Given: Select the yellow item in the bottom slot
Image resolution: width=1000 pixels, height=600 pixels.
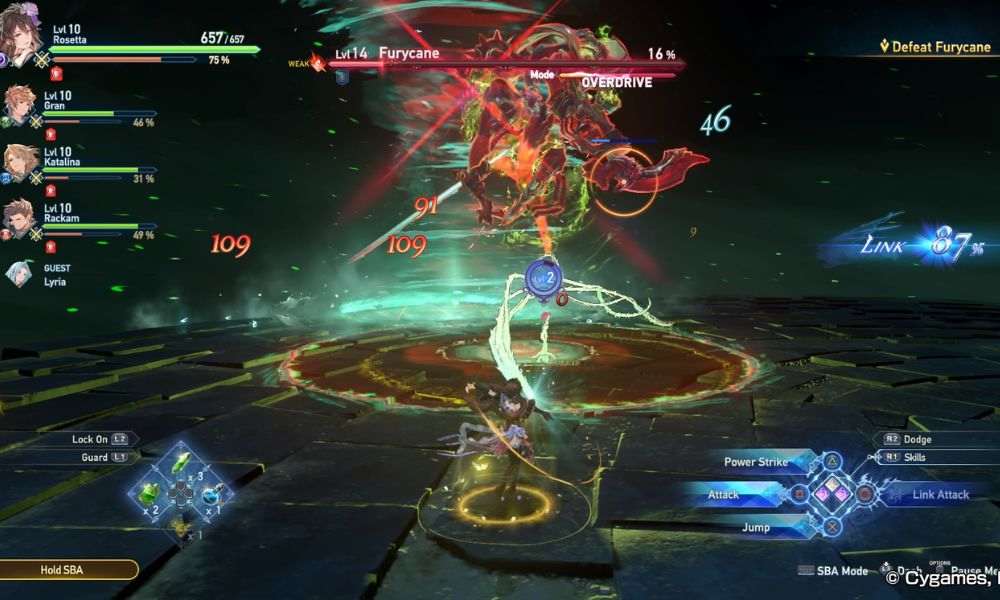Looking at the screenshot, I should coord(180,524).
